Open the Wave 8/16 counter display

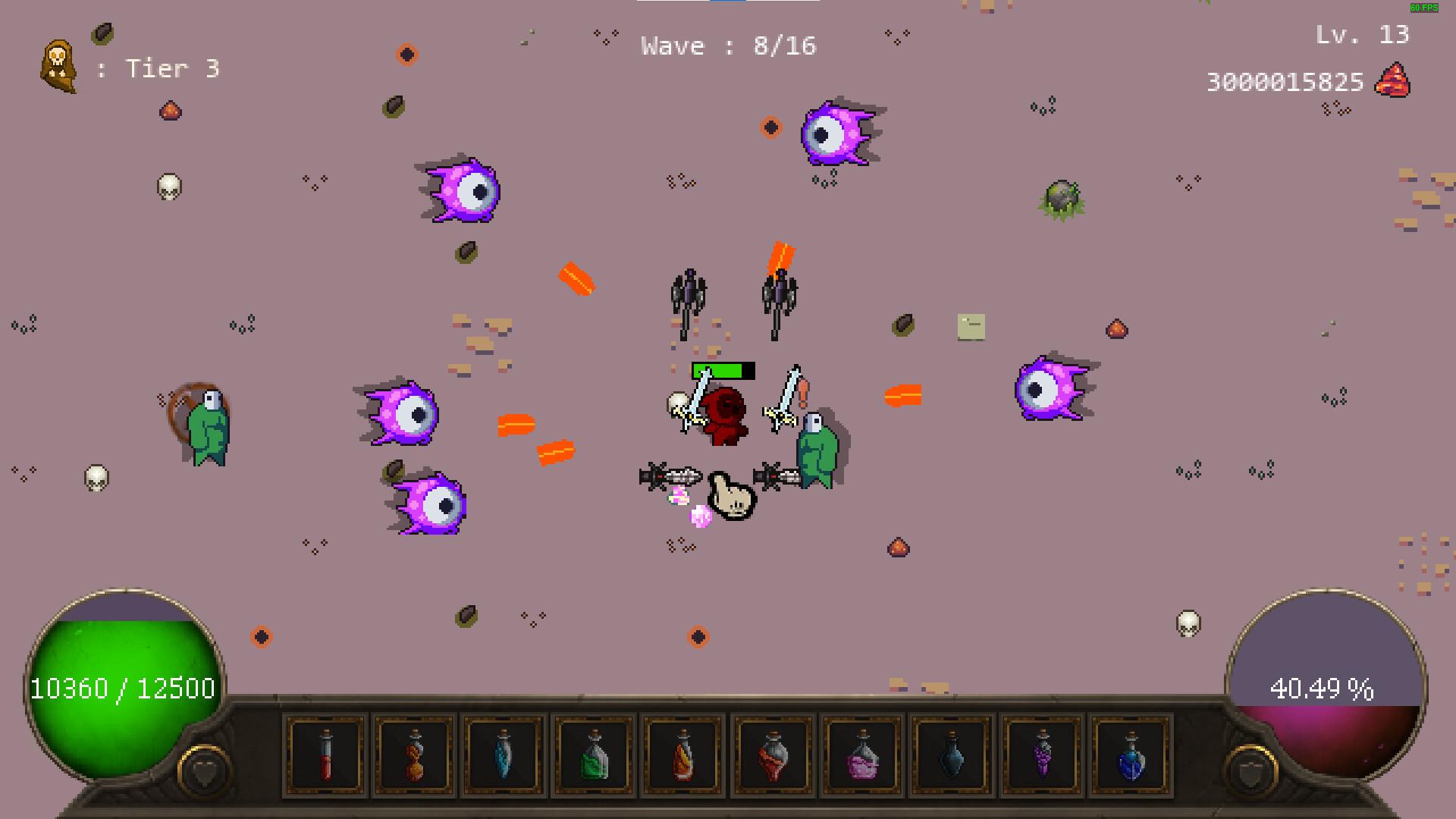coord(728,45)
